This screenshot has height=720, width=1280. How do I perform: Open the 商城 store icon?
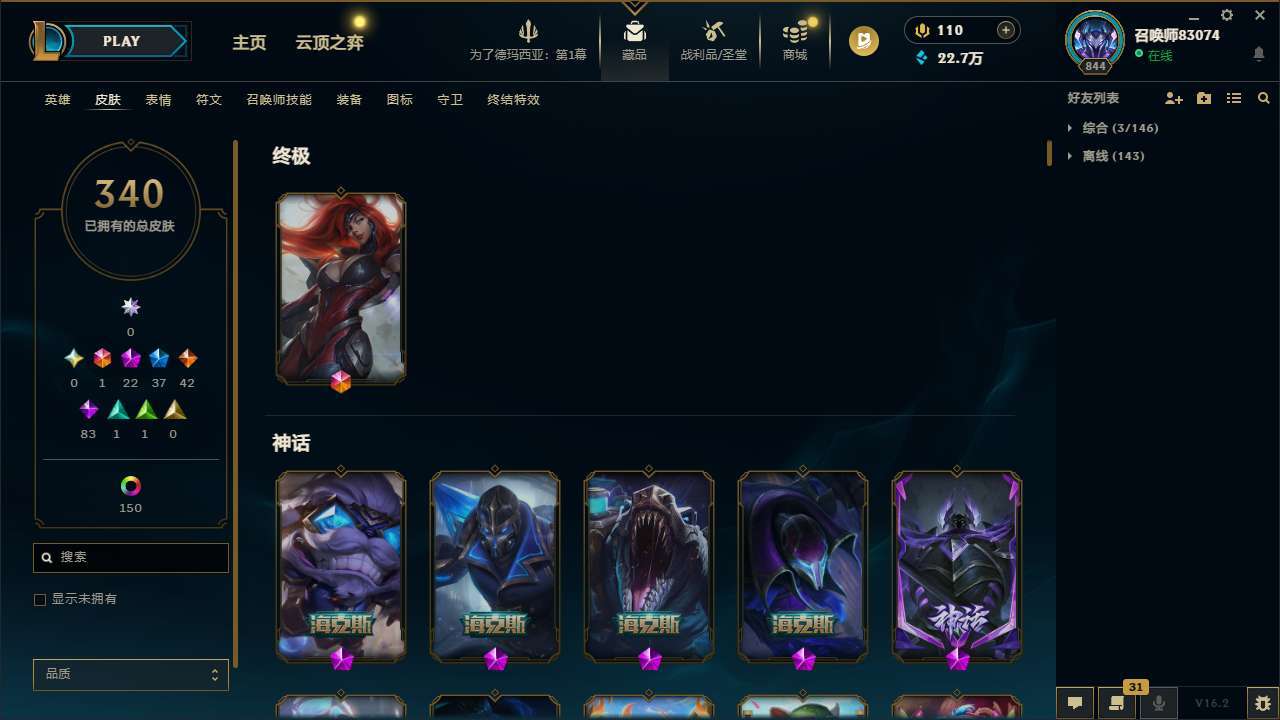(794, 30)
